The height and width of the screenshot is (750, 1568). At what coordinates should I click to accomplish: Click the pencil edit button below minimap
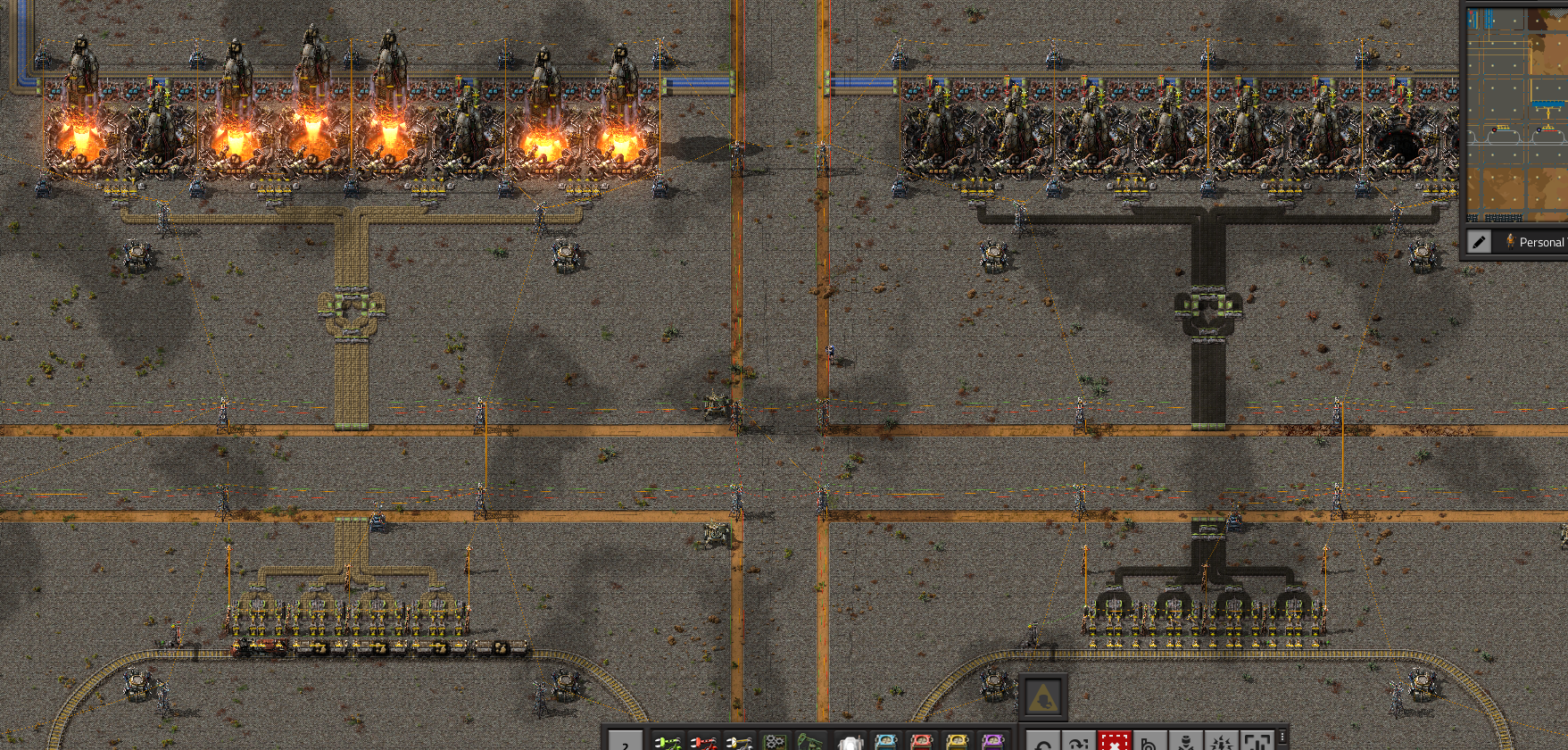(x=1479, y=242)
